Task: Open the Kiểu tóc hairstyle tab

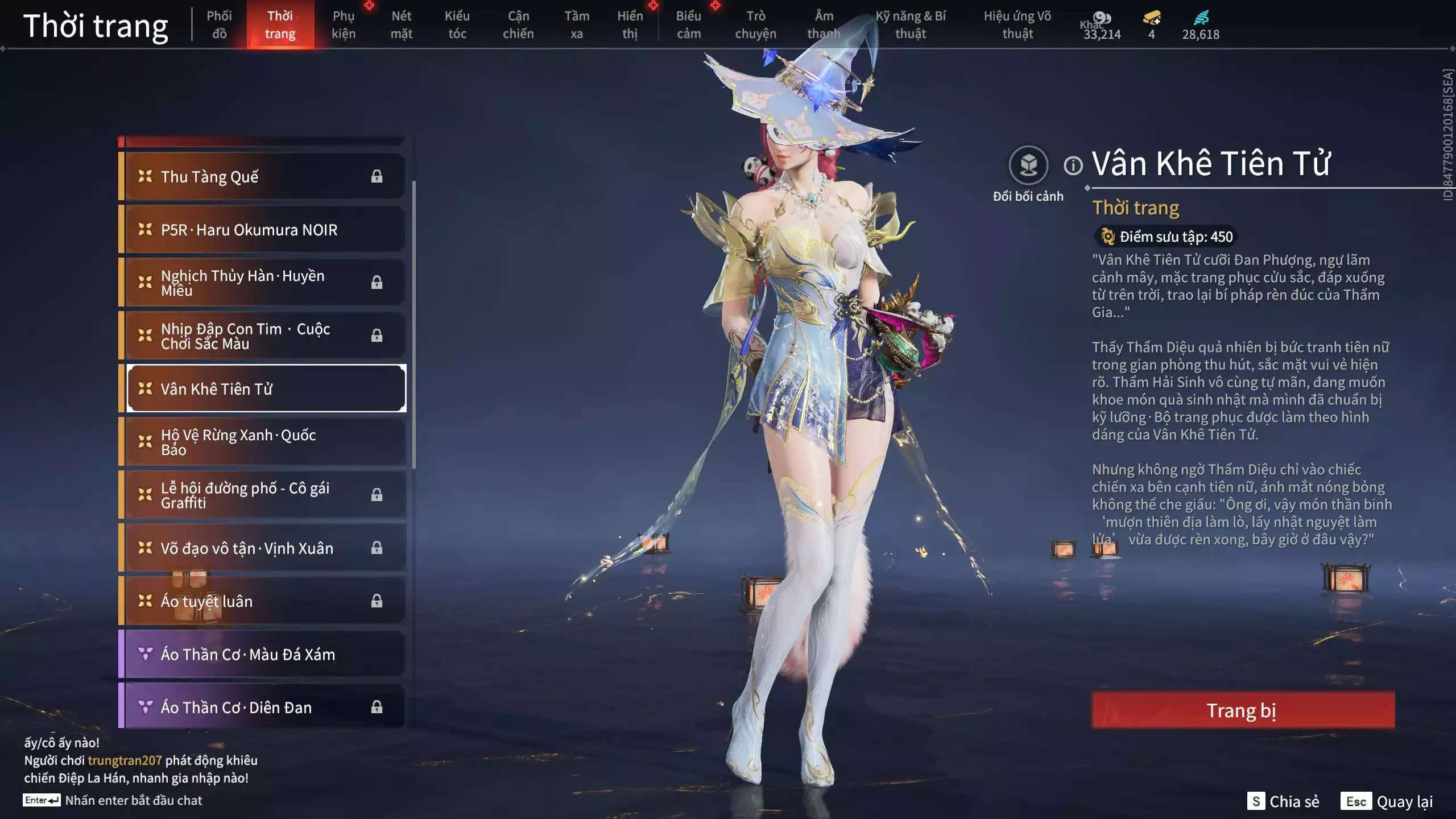Action: coord(457,25)
